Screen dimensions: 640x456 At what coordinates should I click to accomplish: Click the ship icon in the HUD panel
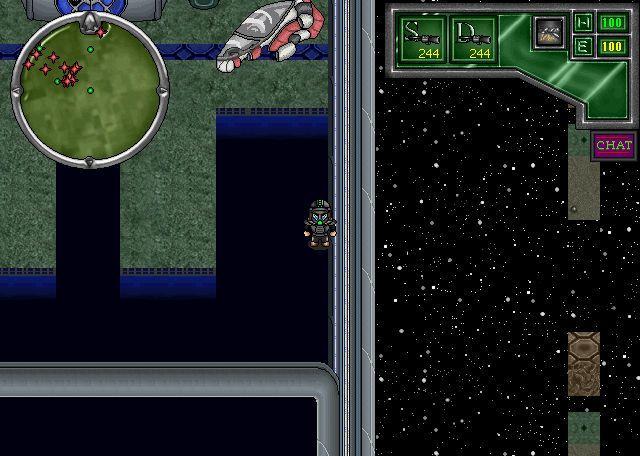coord(548,32)
